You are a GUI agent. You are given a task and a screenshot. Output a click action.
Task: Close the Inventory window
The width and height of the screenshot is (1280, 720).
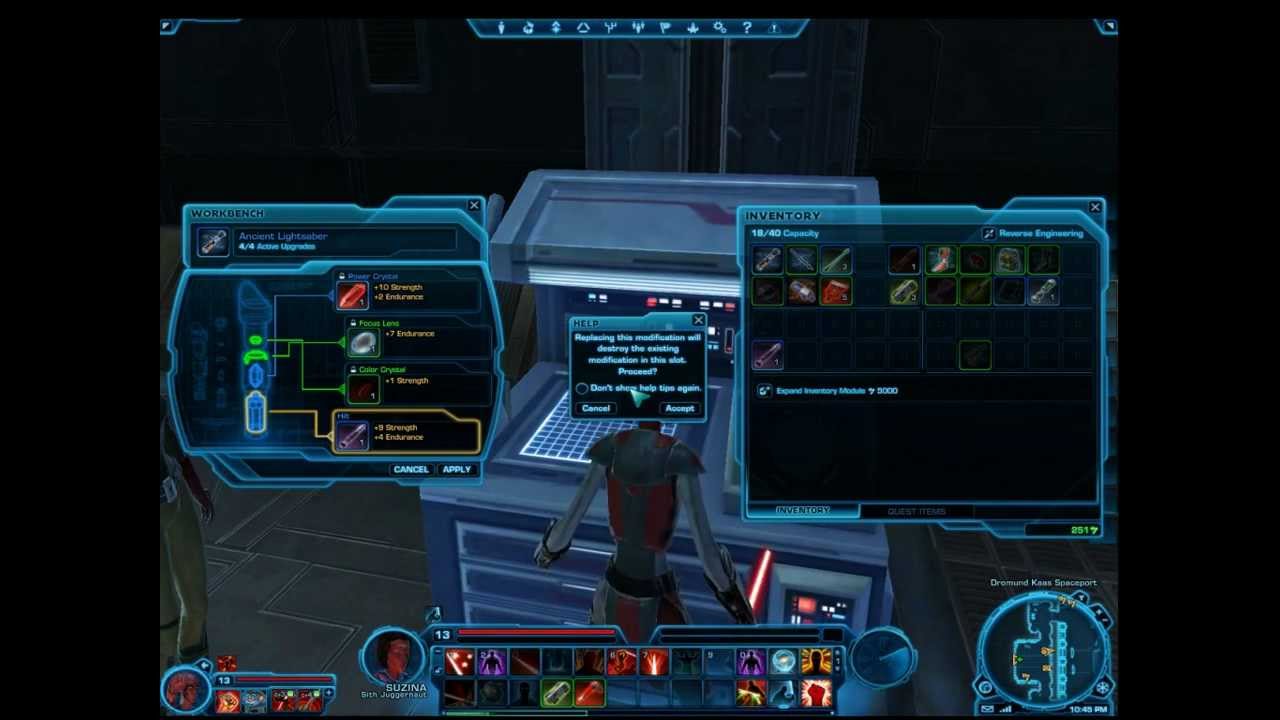pyautogui.click(x=1095, y=207)
